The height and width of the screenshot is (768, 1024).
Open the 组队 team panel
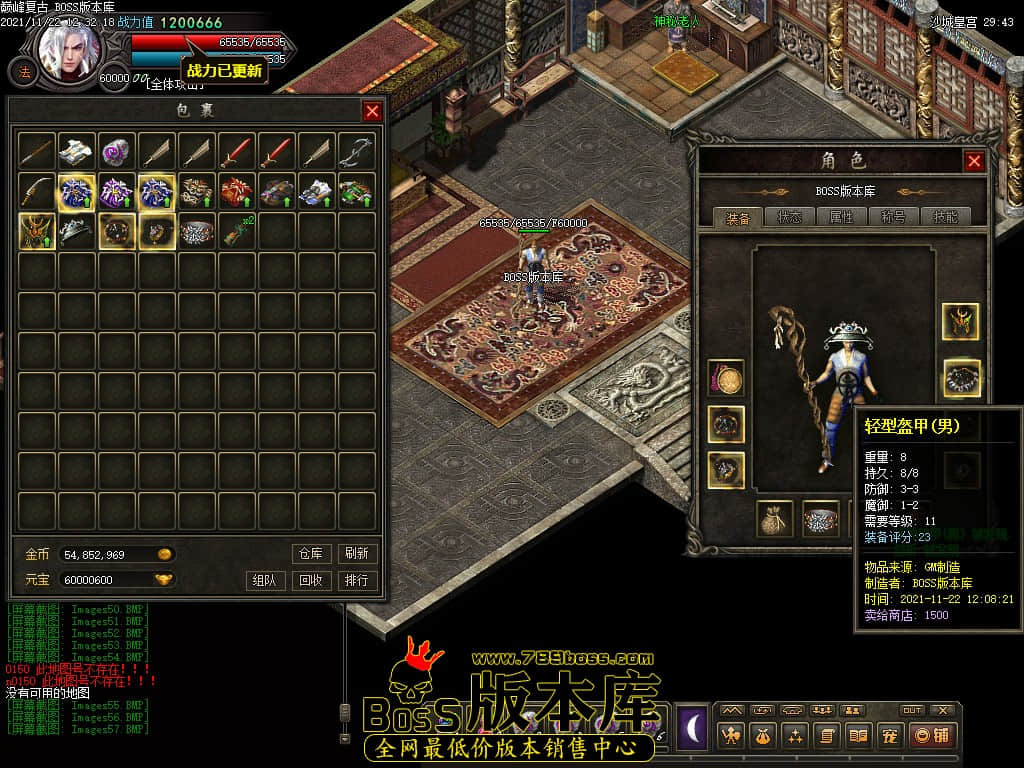coord(264,580)
